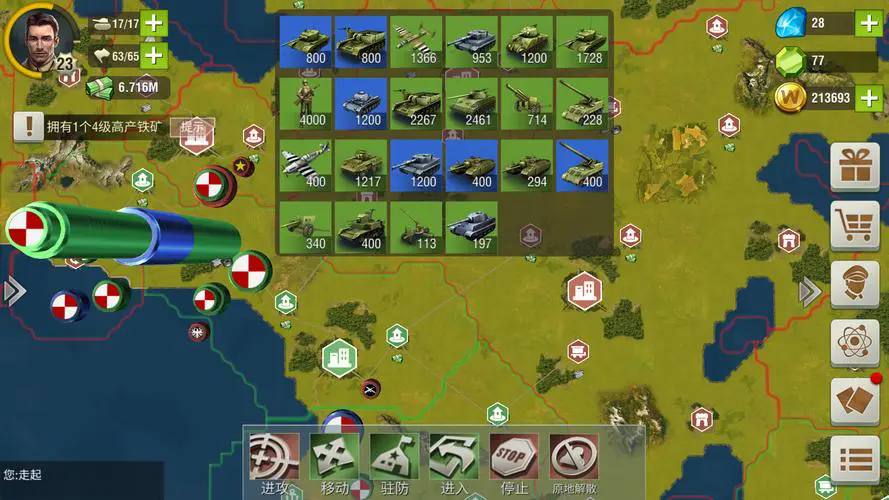Select the 移动 move command

click(333, 458)
